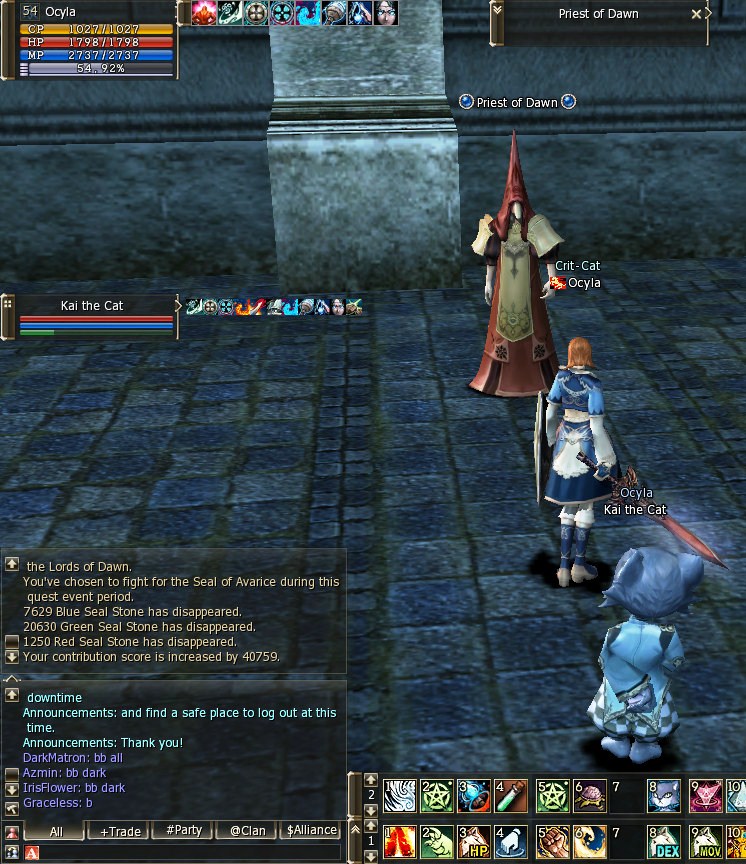The width and height of the screenshot is (746, 864).
Task: Select the @Clan chat tab
Action: click(x=247, y=831)
